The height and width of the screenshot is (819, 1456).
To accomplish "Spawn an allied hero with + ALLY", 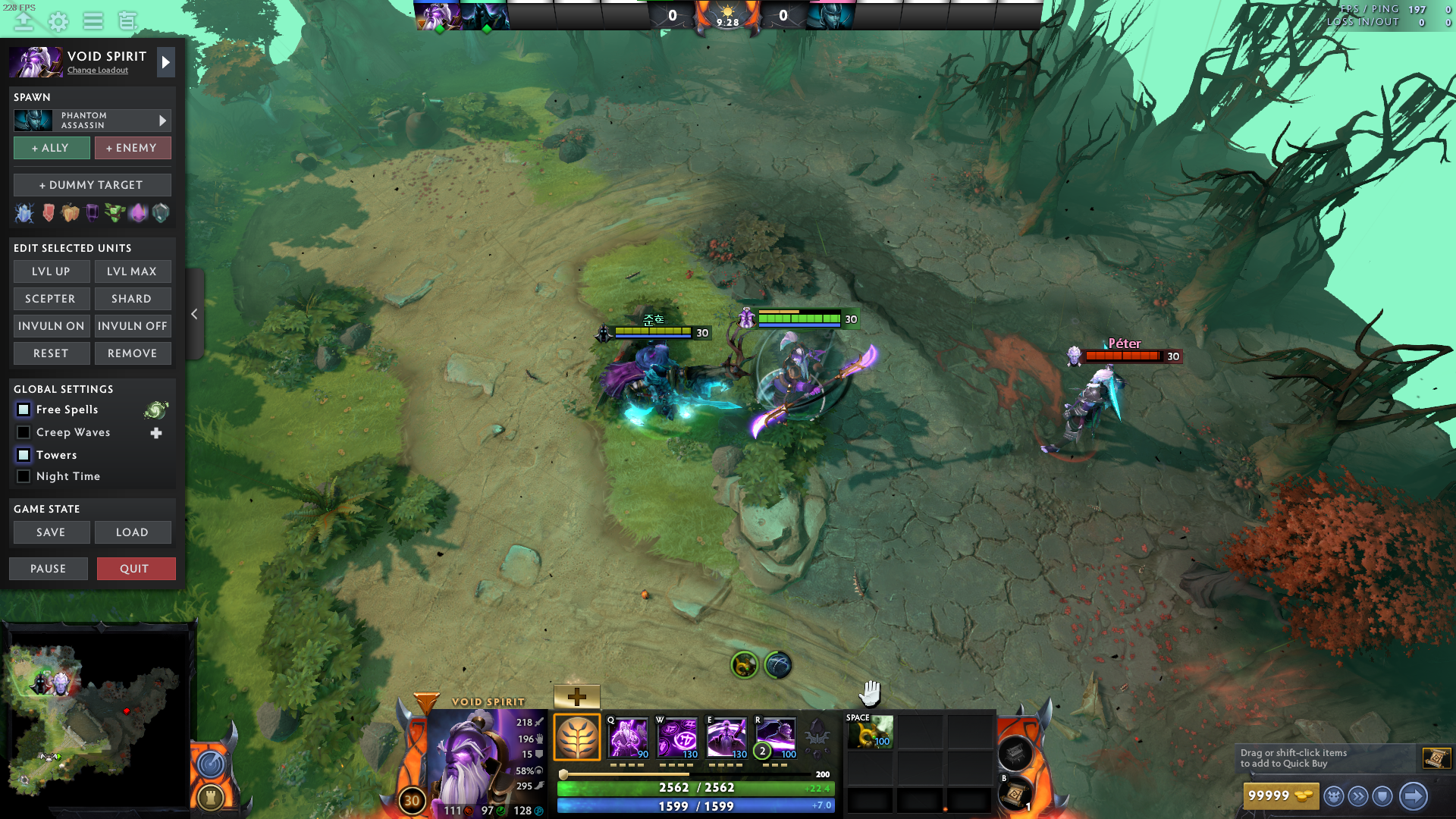I will [52, 148].
